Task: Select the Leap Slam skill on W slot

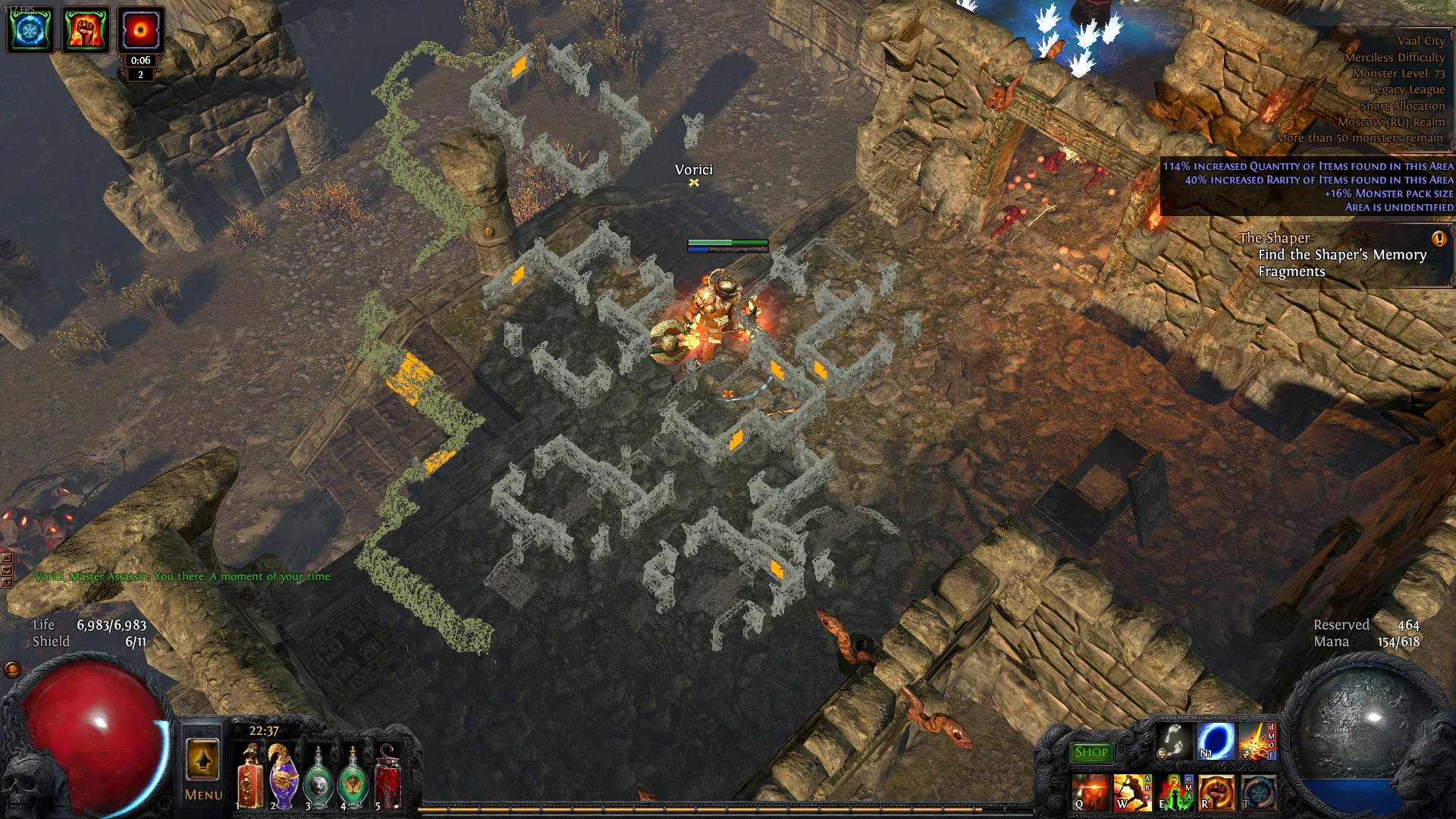Action: click(1132, 792)
